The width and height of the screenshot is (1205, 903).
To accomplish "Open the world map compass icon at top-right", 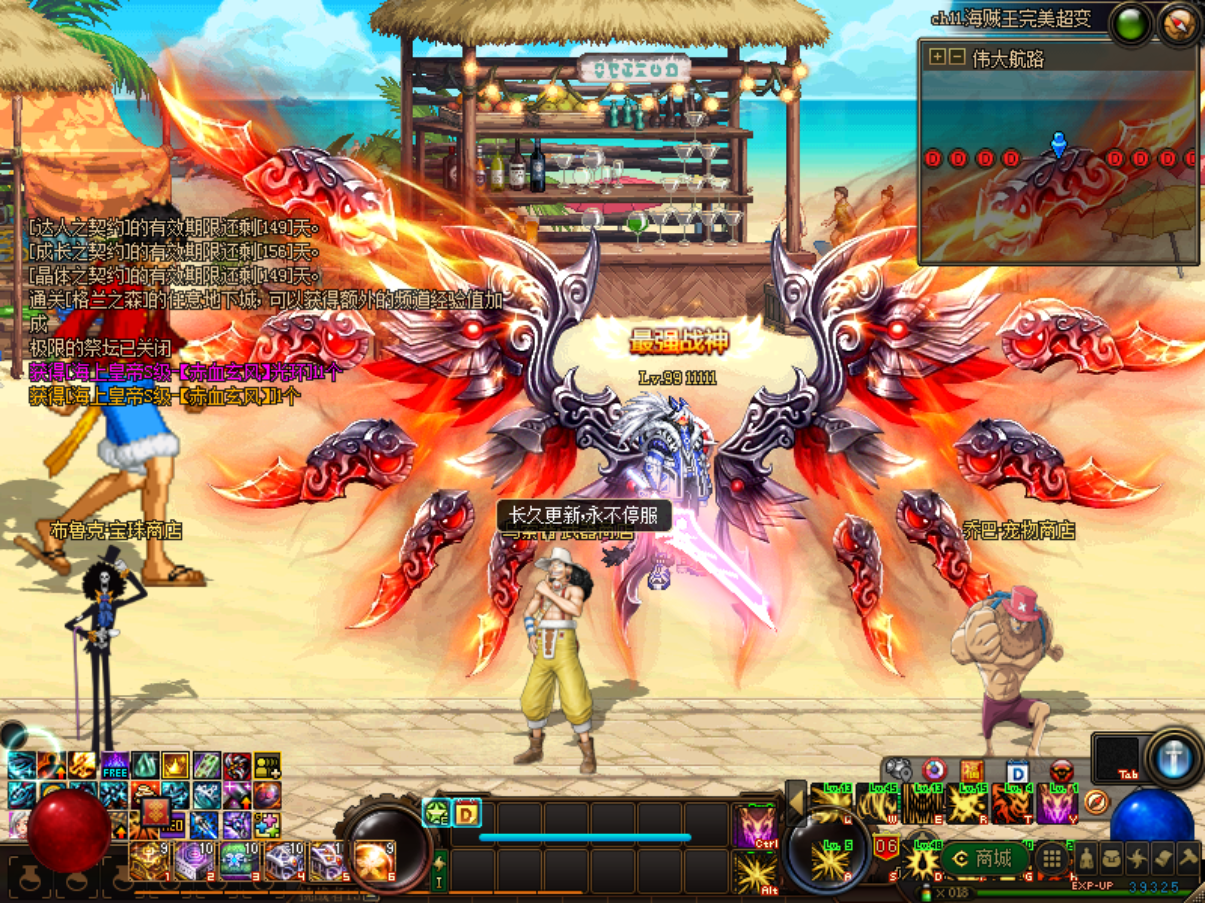I will (1180, 25).
